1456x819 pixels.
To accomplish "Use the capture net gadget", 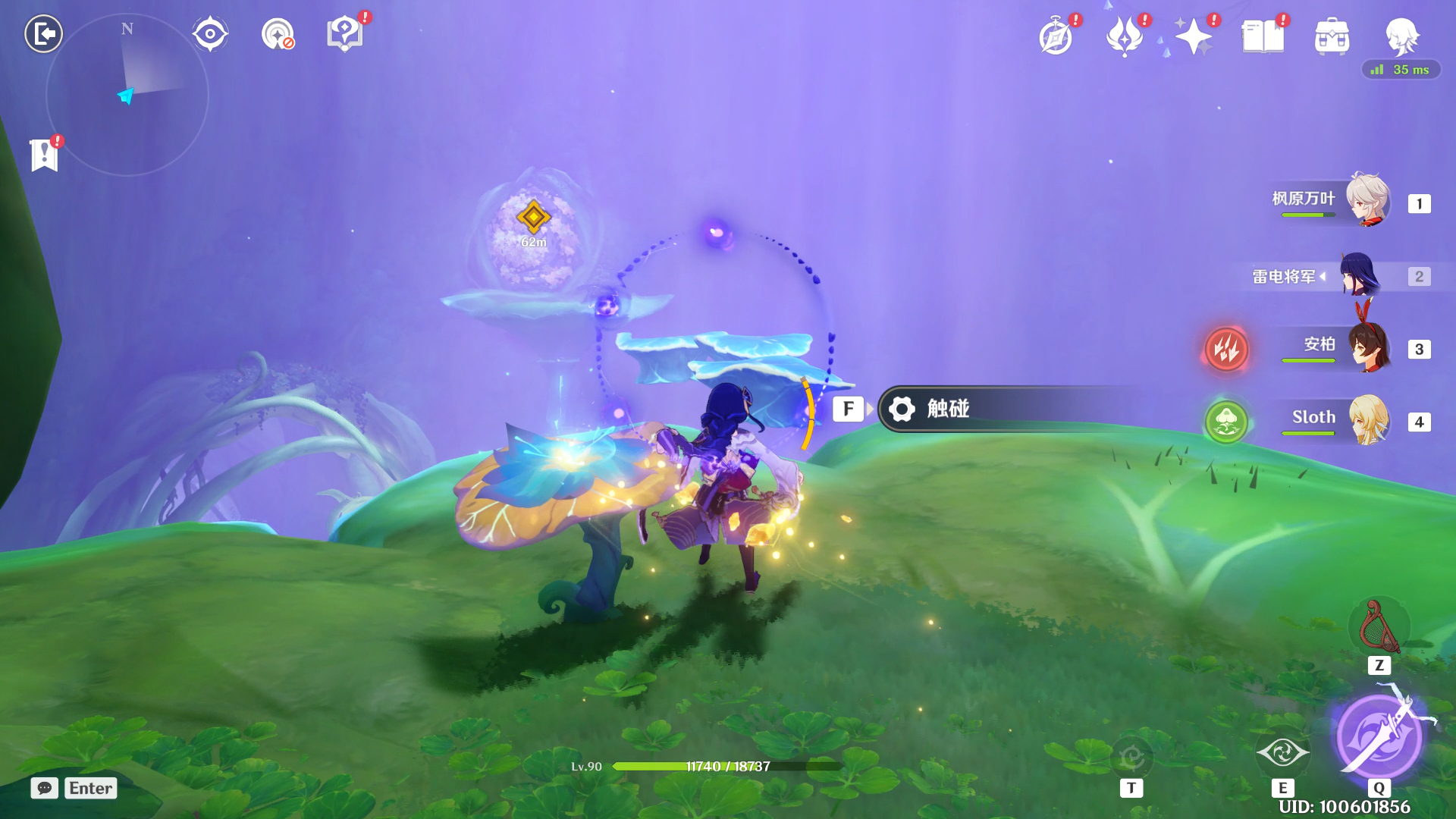I will tap(1379, 628).
